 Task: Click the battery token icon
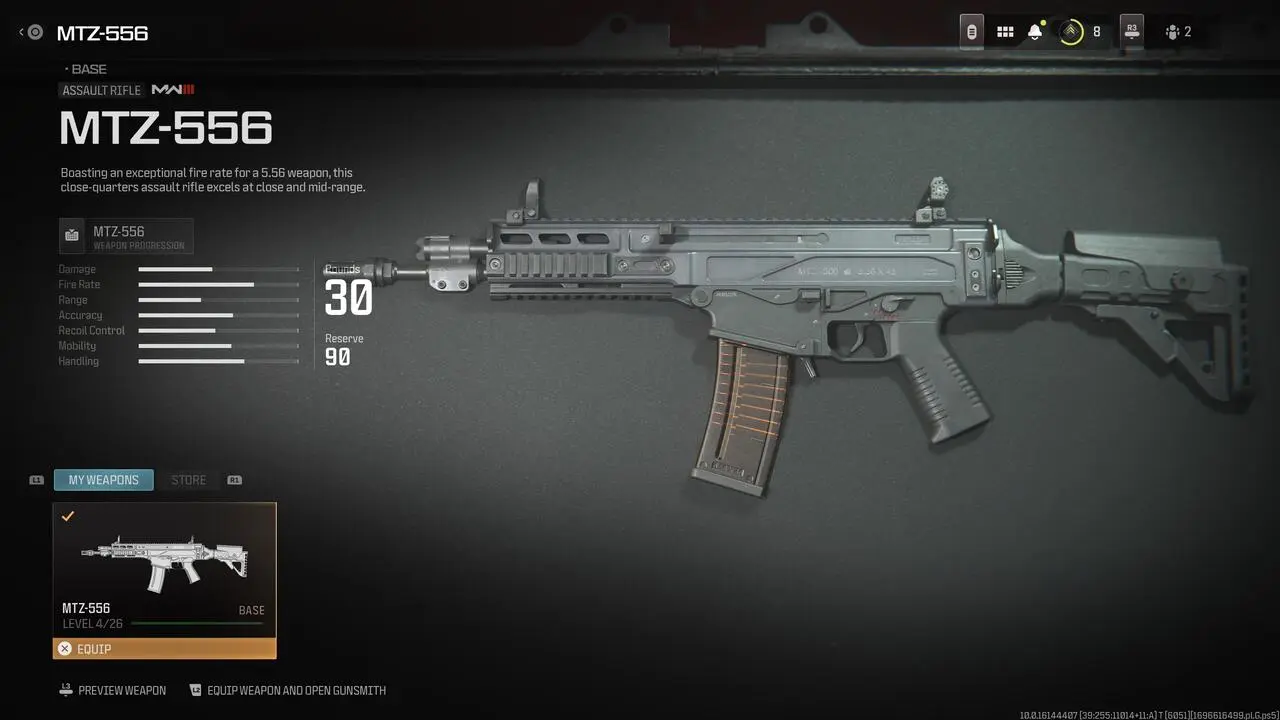coord(971,32)
